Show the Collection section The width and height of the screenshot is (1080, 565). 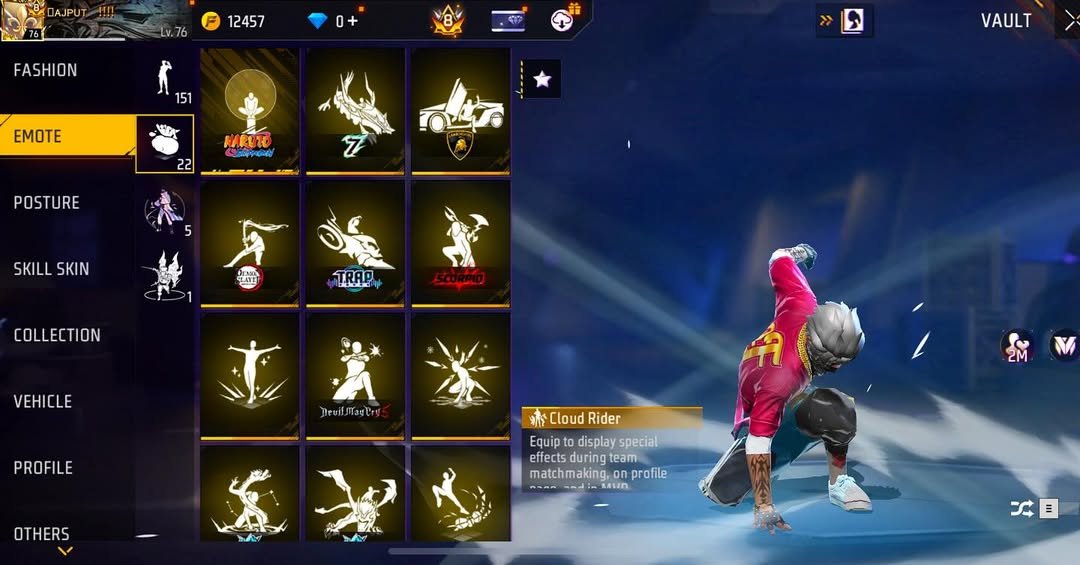(57, 335)
